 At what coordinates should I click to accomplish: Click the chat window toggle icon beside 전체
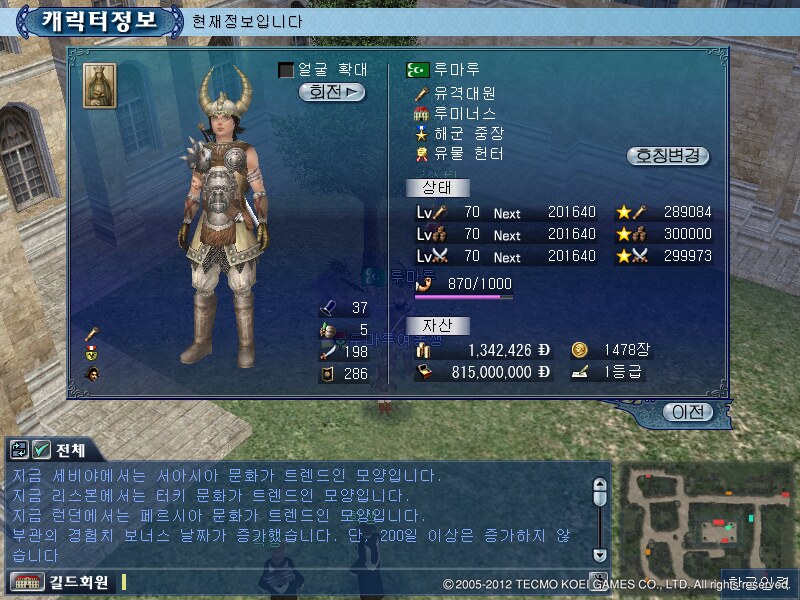(19, 450)
